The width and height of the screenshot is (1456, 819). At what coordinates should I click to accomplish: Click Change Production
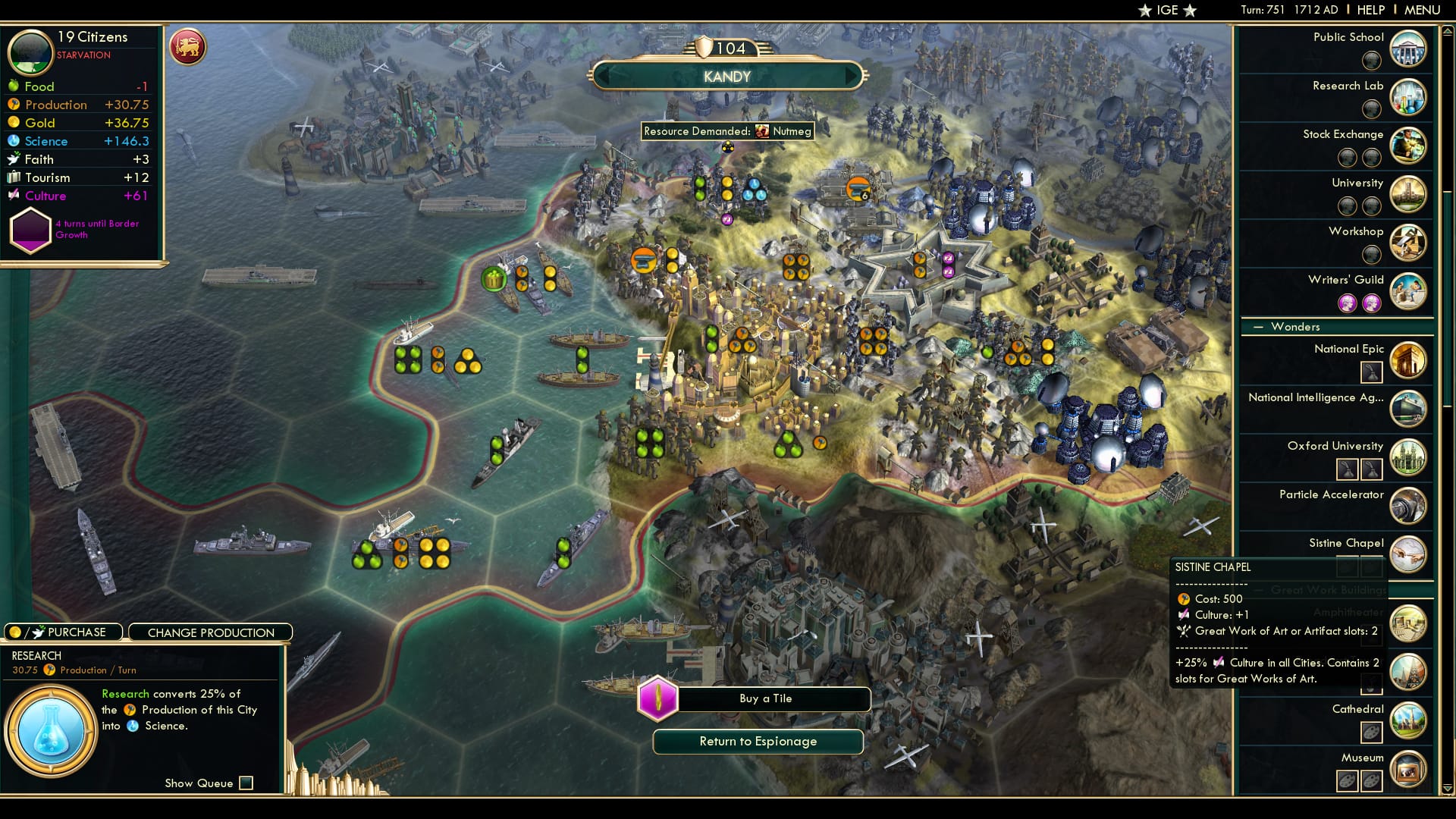[x=210, y=632]
